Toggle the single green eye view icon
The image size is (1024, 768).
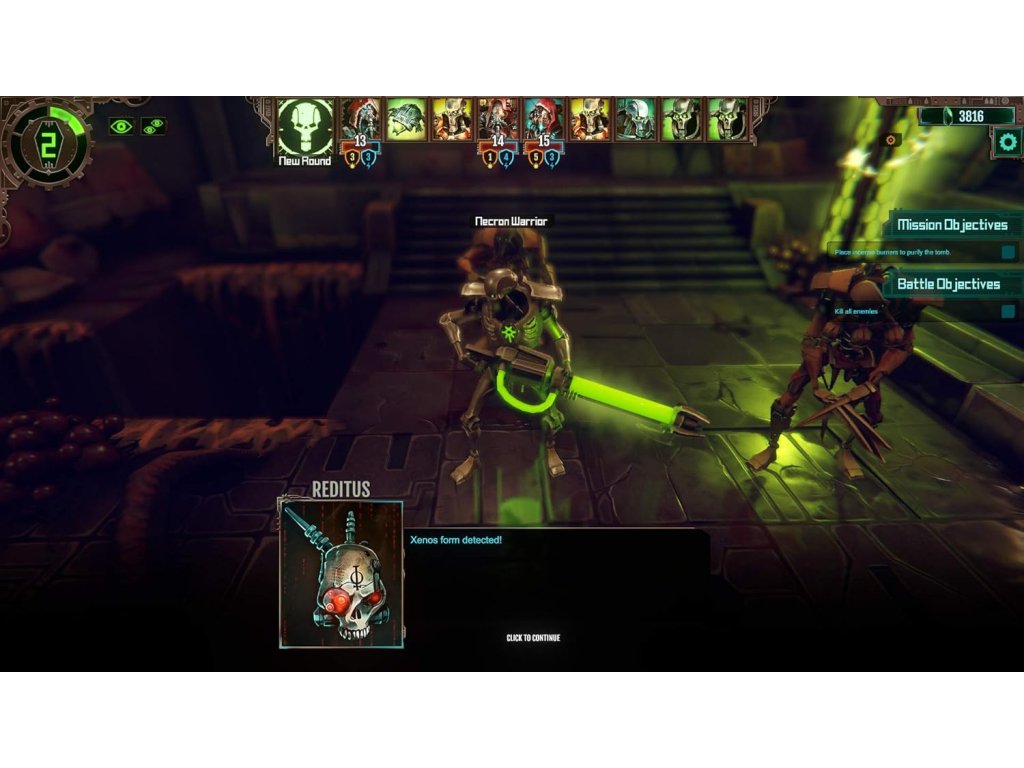click(121, 126)
